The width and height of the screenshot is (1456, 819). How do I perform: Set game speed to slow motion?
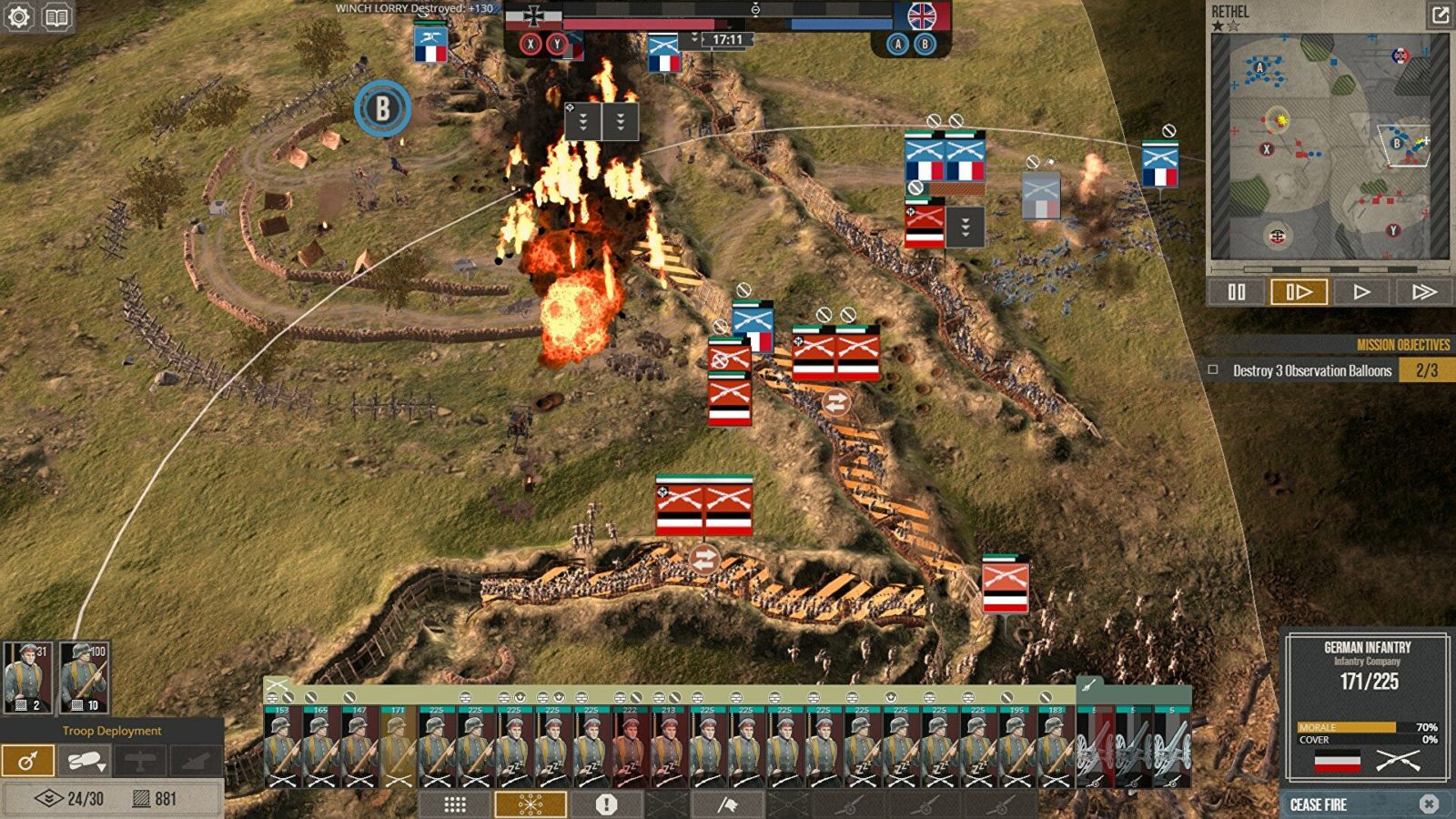pos(1299,292)
